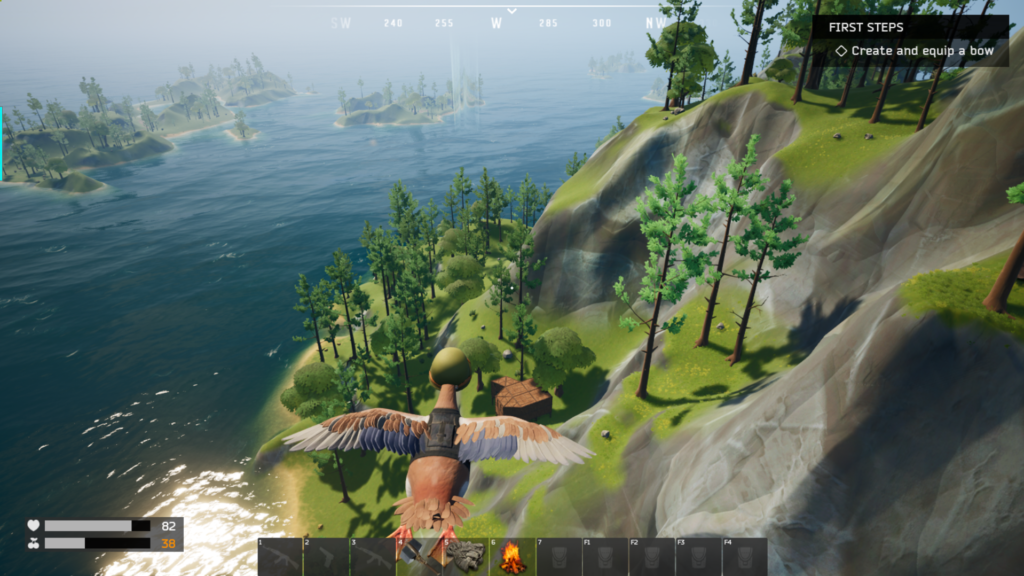This screenshot has width=1024, height=576.
Task: Select the rock pile in hotbar slot 5
Action: (466, 557)
